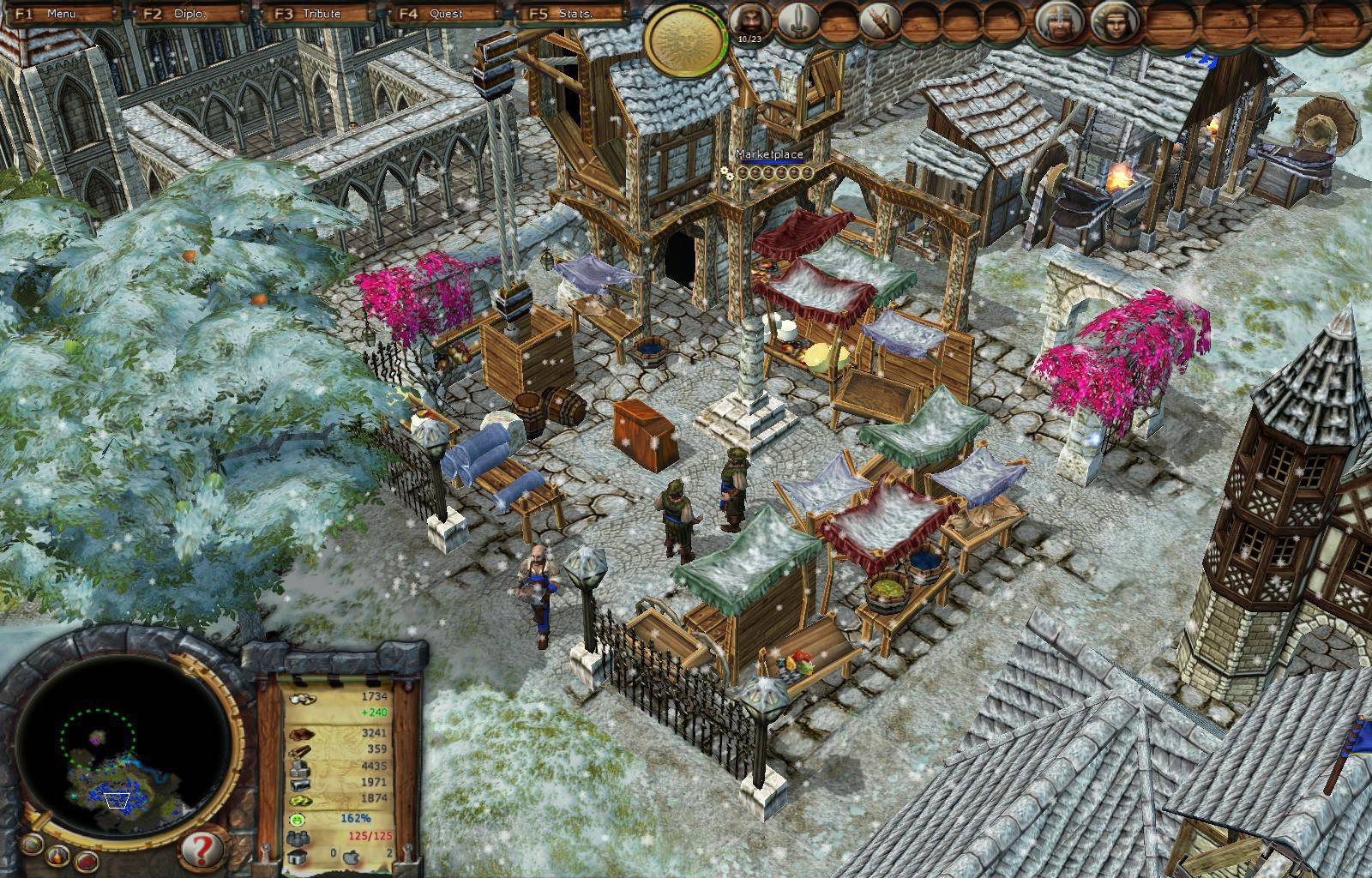Image resolution: width=1372 pixels, height=878 pixels.
Task: Click the gold coins icon in the resource panel
Action: coord(302,699)
